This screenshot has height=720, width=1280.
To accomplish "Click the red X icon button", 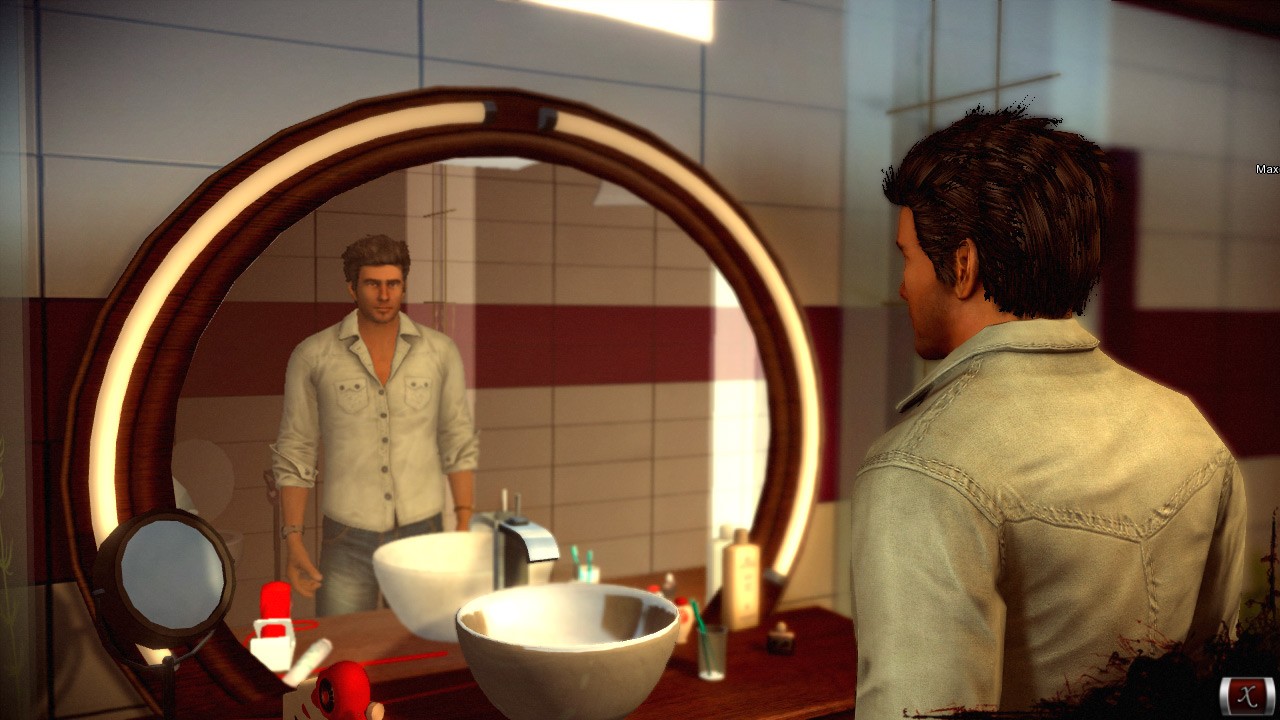I will pyautogui.click(x=1246, y=696).
